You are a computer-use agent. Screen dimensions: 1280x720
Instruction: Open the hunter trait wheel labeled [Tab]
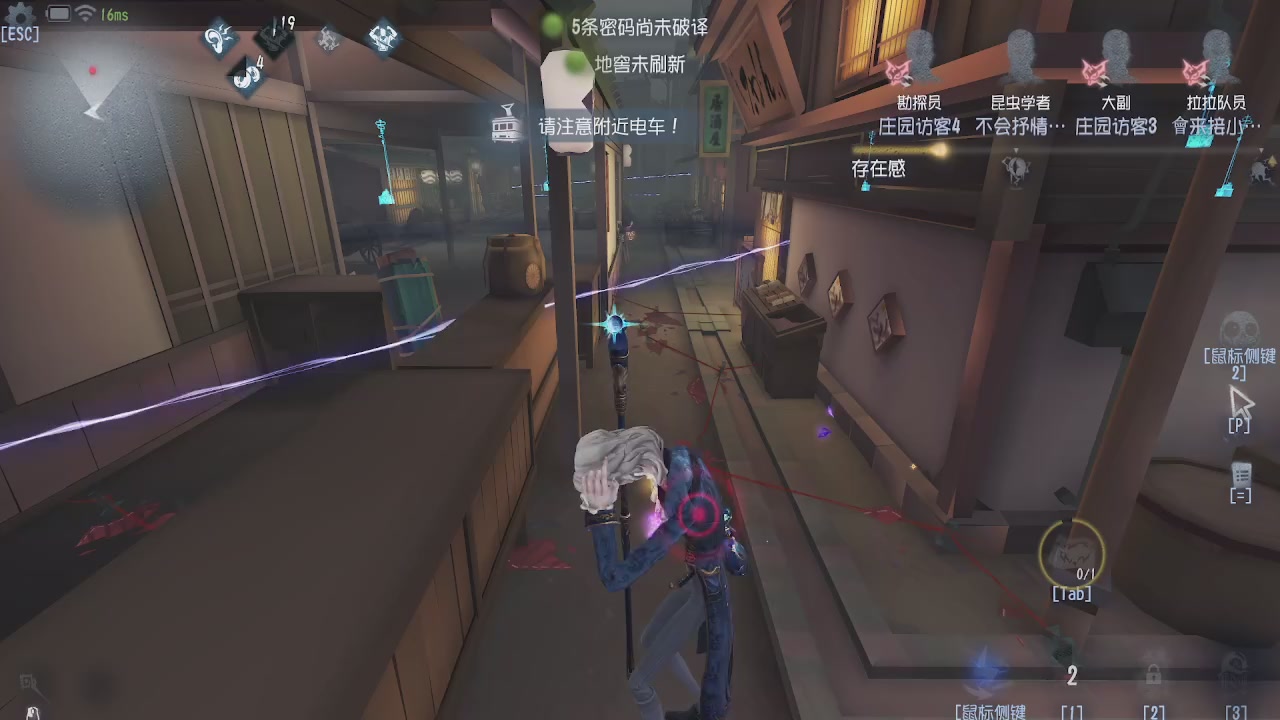[x=1070, y=552]
